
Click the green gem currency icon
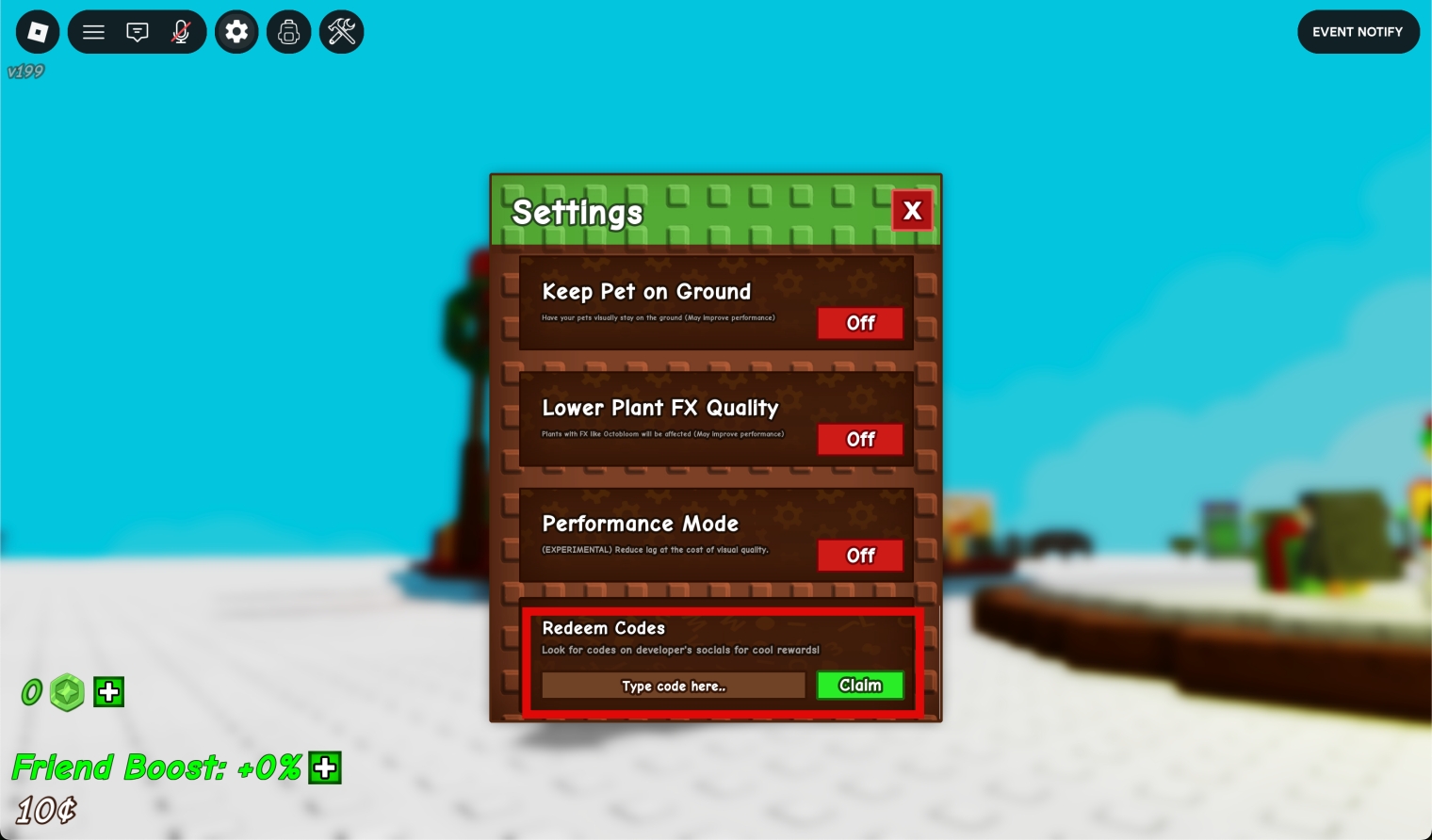[x=67, y=692]
